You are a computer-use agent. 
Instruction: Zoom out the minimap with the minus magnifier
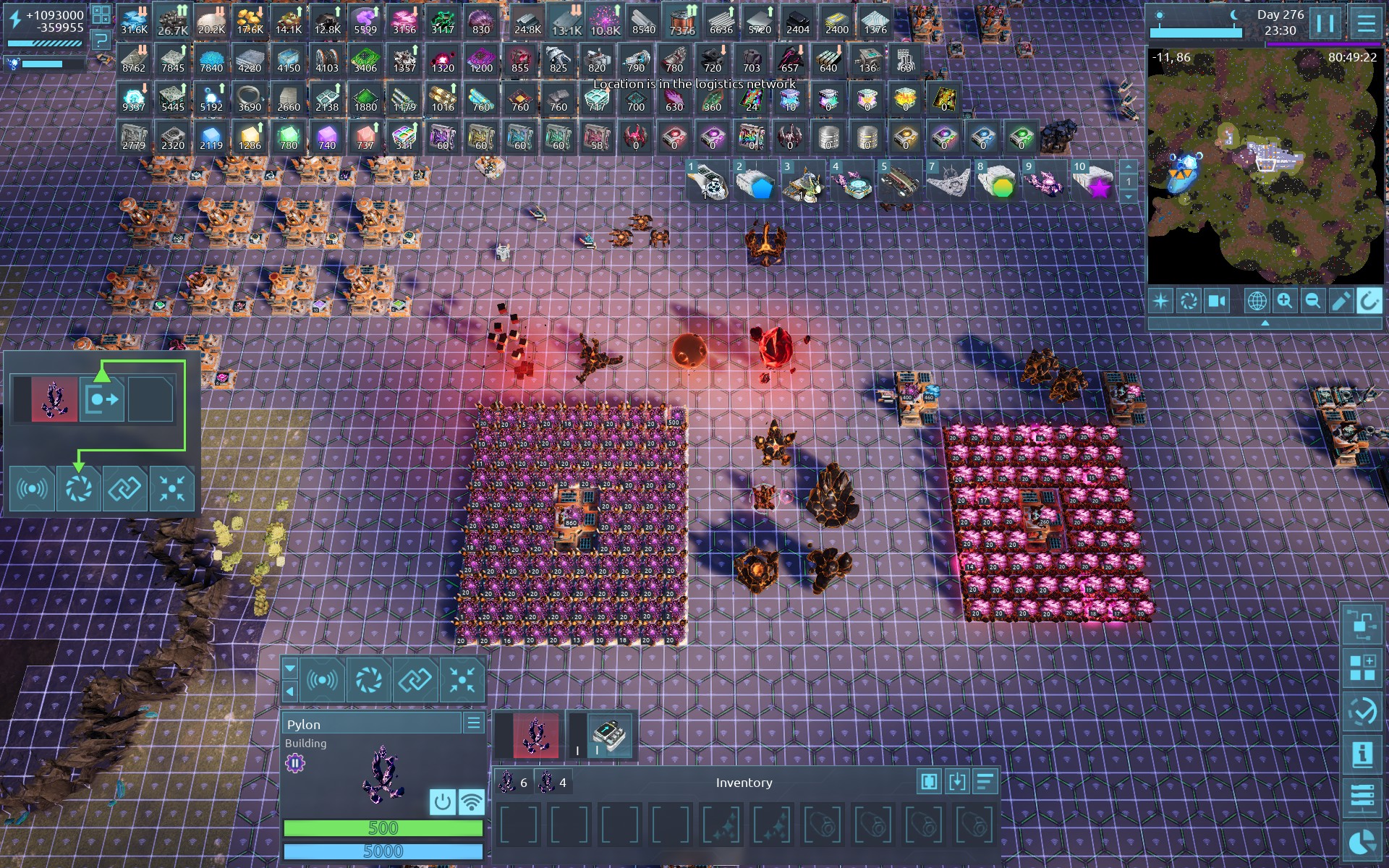(x=1312, y=301)
